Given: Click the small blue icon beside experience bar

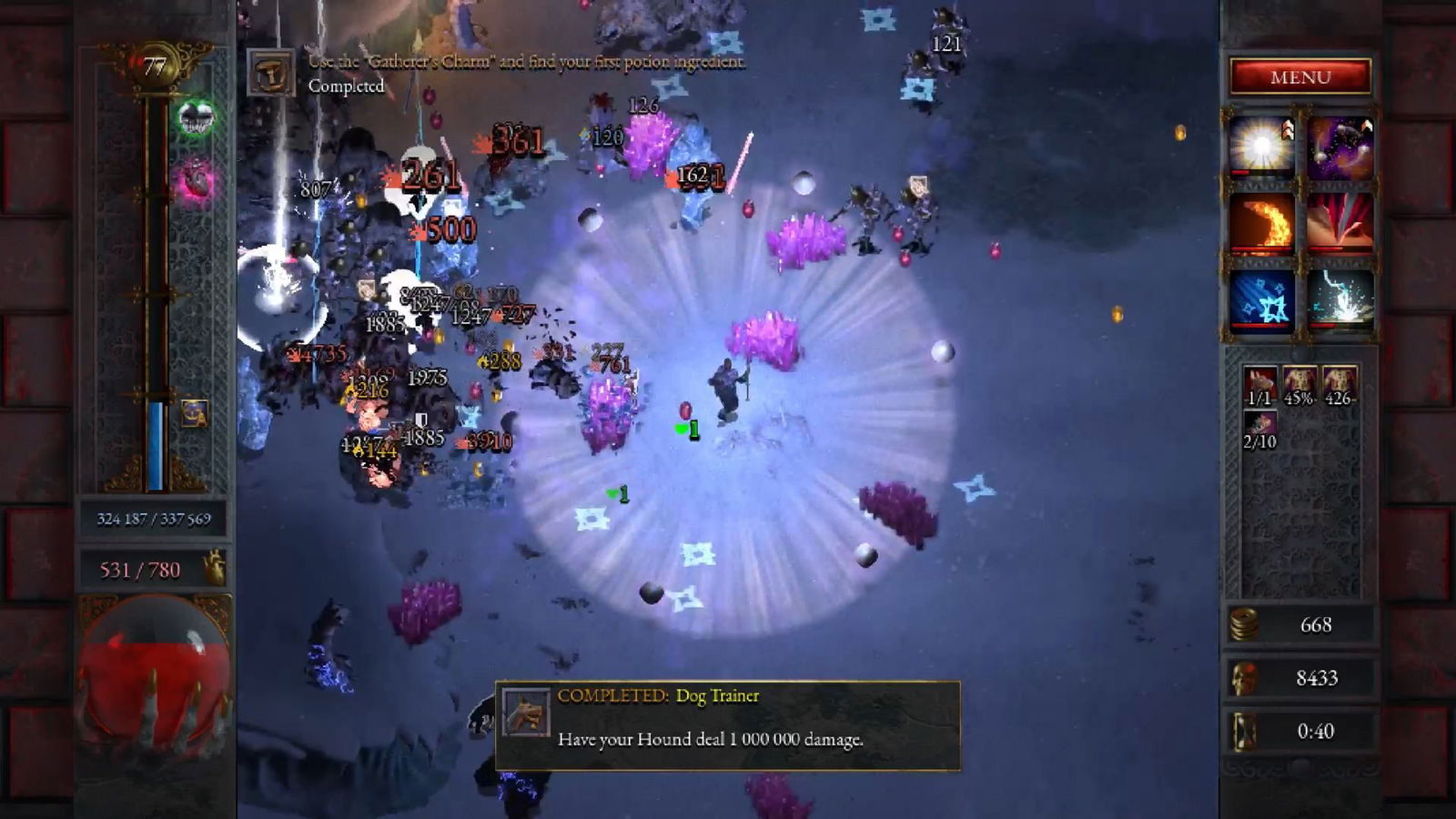Looking at the screenshot, I should click(x=194, y=413).
